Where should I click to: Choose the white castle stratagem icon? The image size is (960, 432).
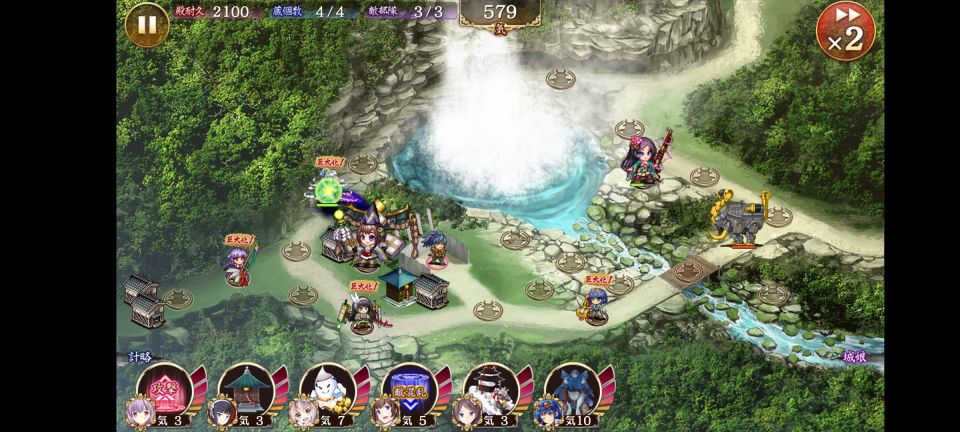(490, 388)
